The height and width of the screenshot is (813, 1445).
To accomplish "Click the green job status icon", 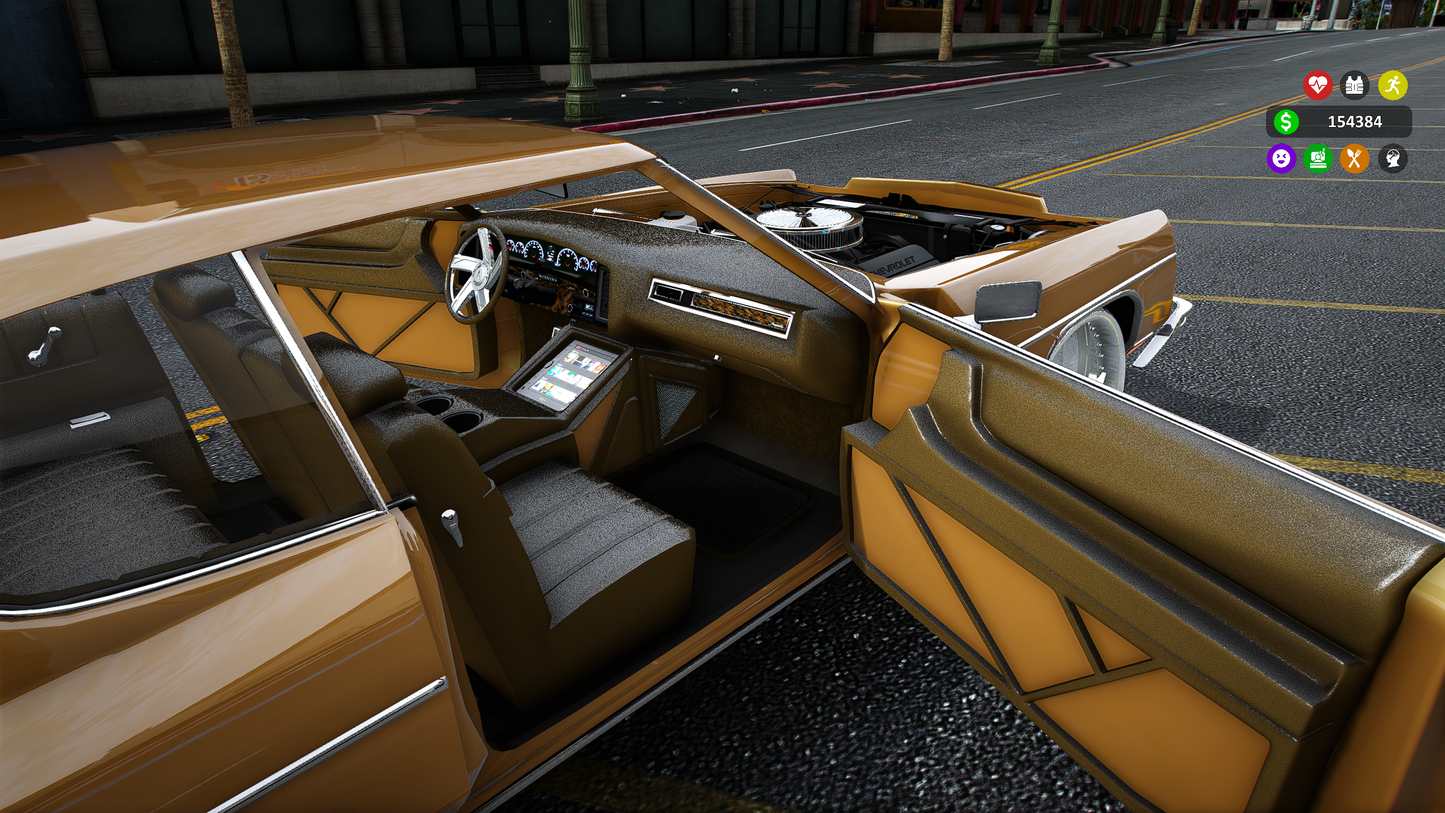I will coord(1318,159).
